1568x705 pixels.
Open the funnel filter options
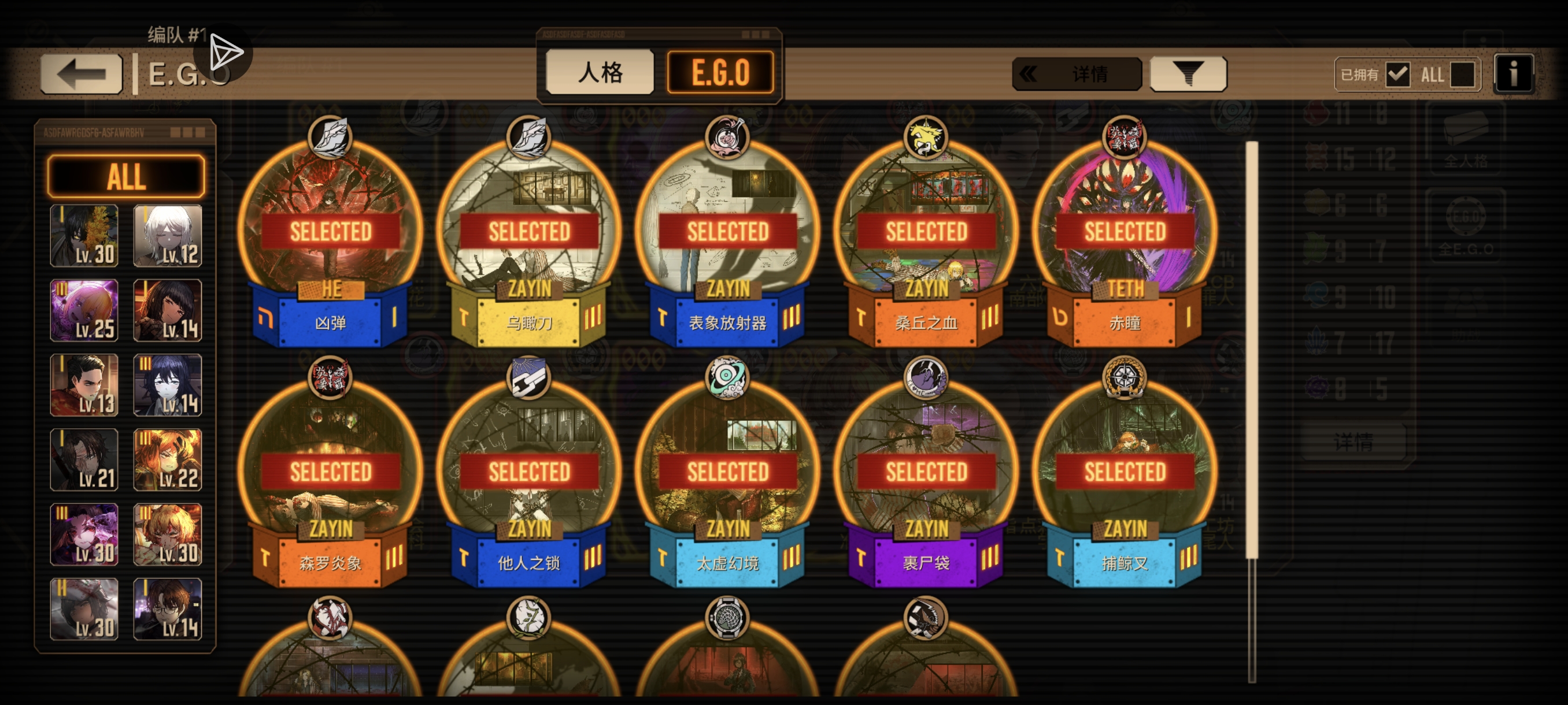pyautogui.click(x=1188, y=74)
